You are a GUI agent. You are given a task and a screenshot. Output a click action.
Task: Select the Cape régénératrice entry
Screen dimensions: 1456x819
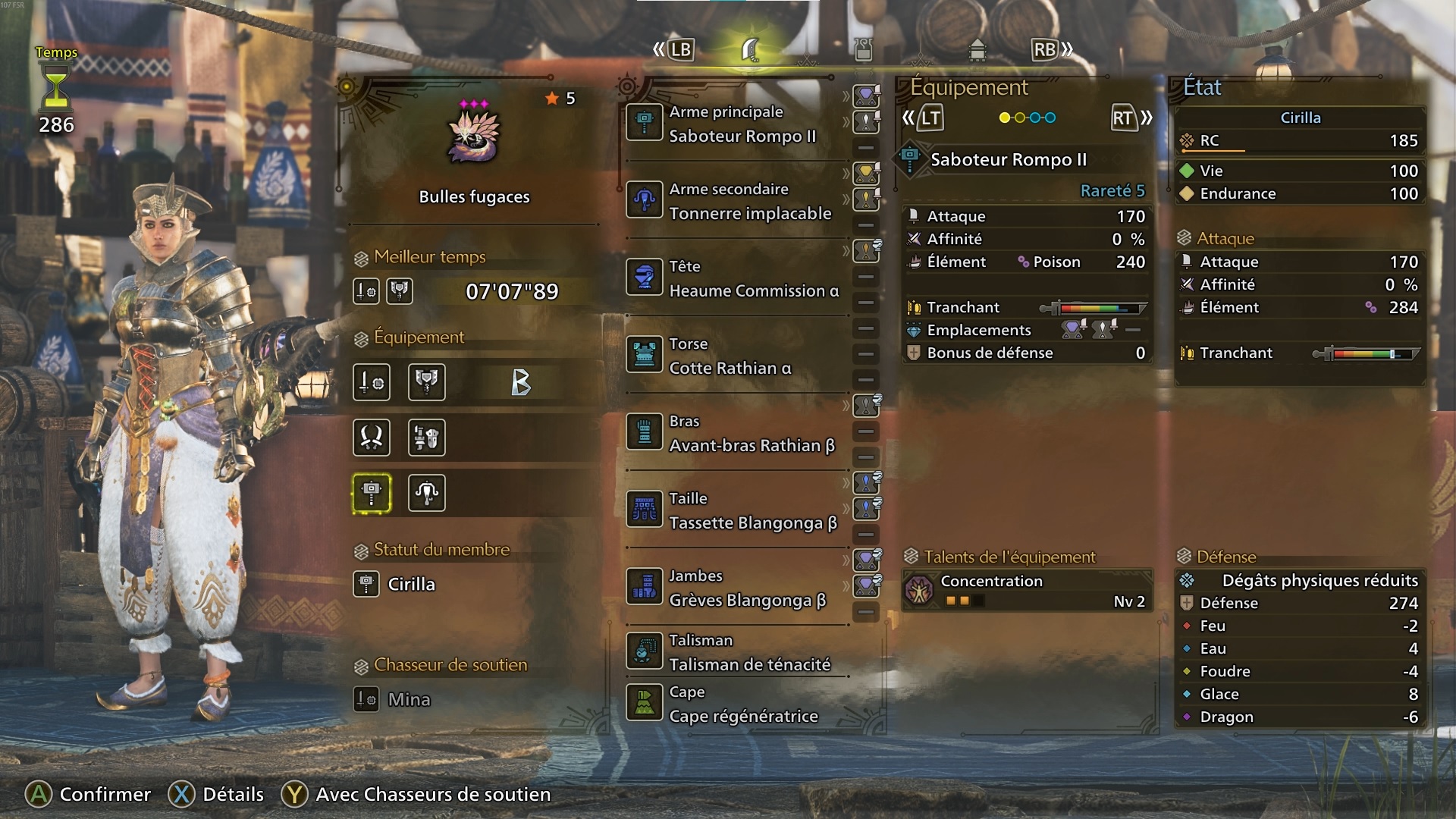pyautogui.click(x=736, y=704)
